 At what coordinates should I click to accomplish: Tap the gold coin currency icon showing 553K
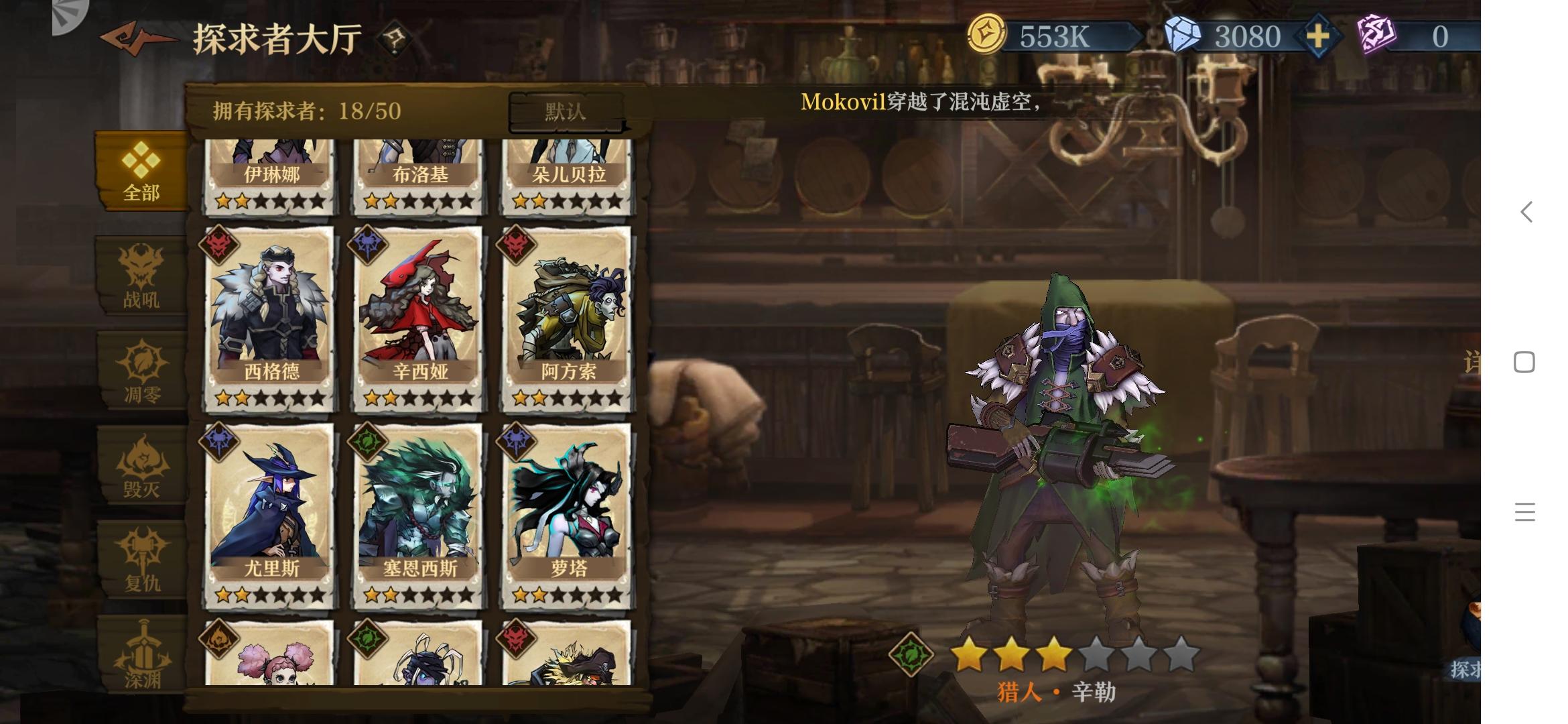coord(987,35)
